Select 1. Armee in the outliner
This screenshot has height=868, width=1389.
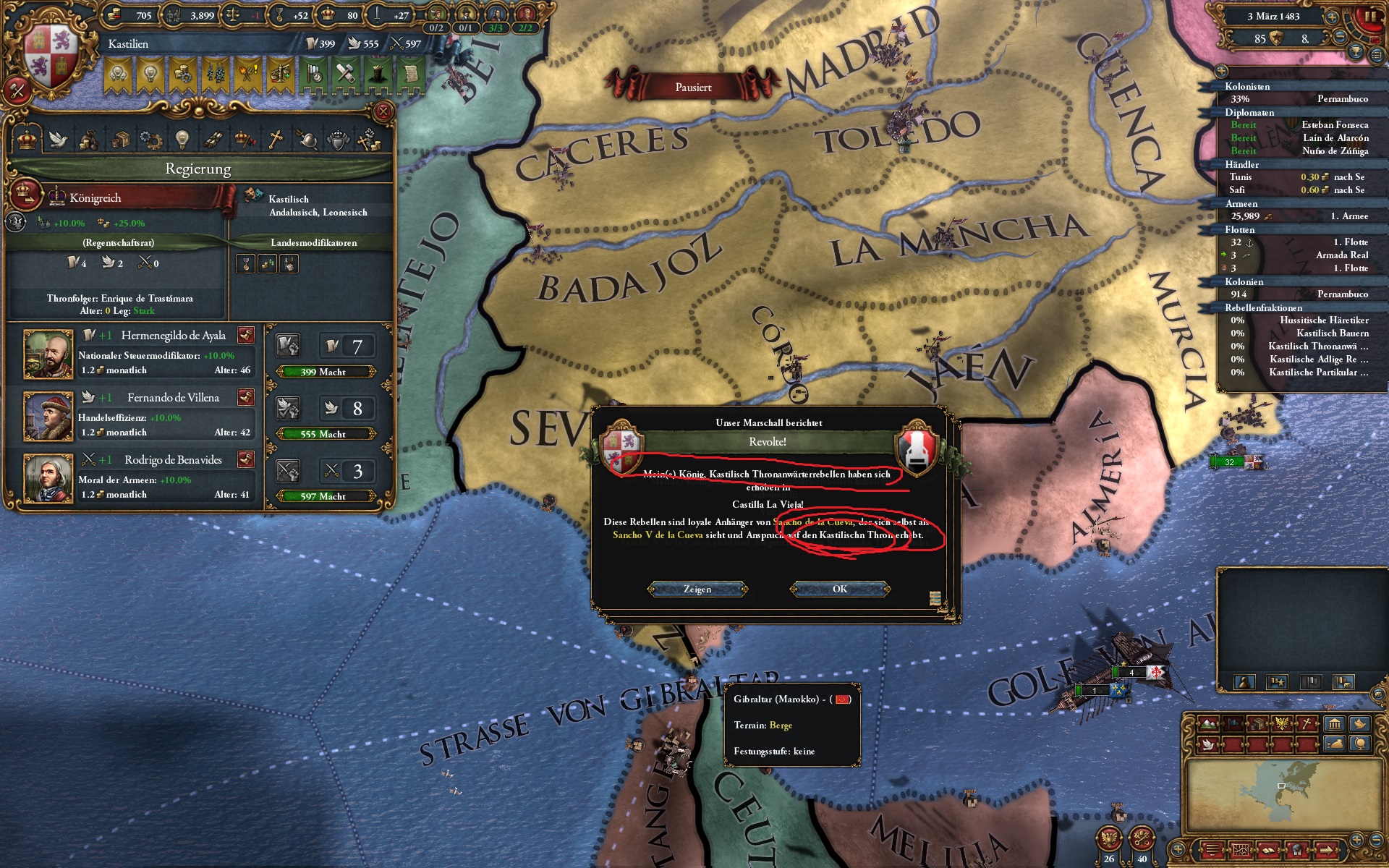1350,217
